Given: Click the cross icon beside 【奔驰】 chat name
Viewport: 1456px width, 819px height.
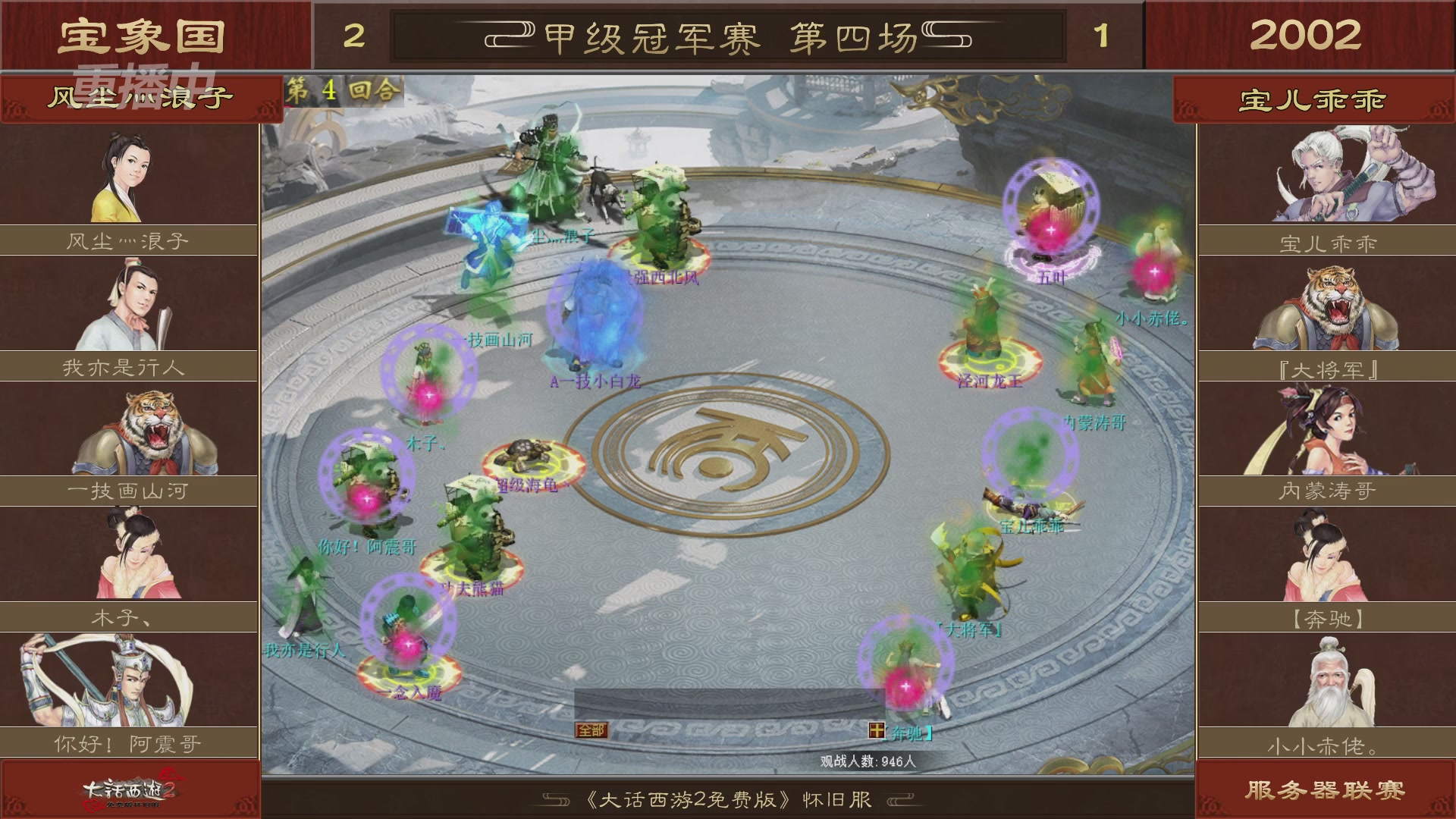Looking at the screenshot, I should [x=876, y=730].
